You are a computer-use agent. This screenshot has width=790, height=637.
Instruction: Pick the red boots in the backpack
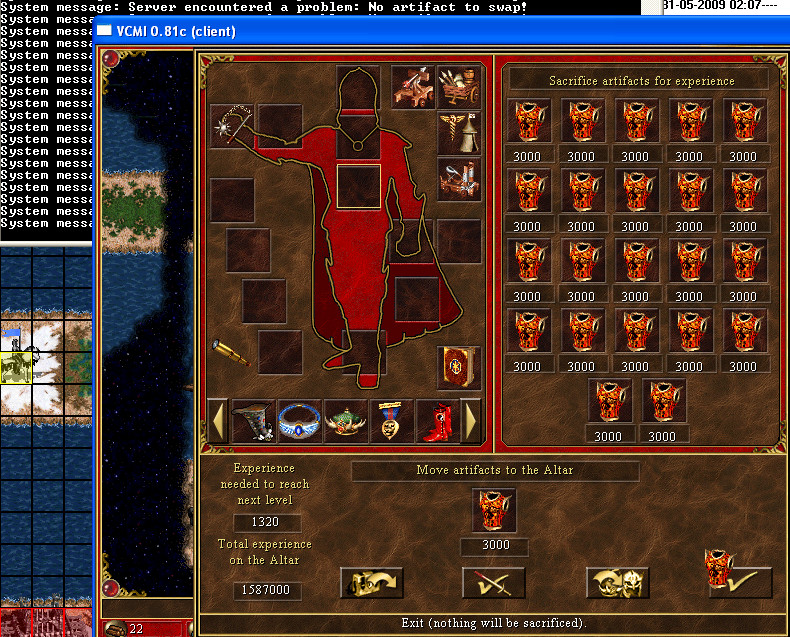437,421
